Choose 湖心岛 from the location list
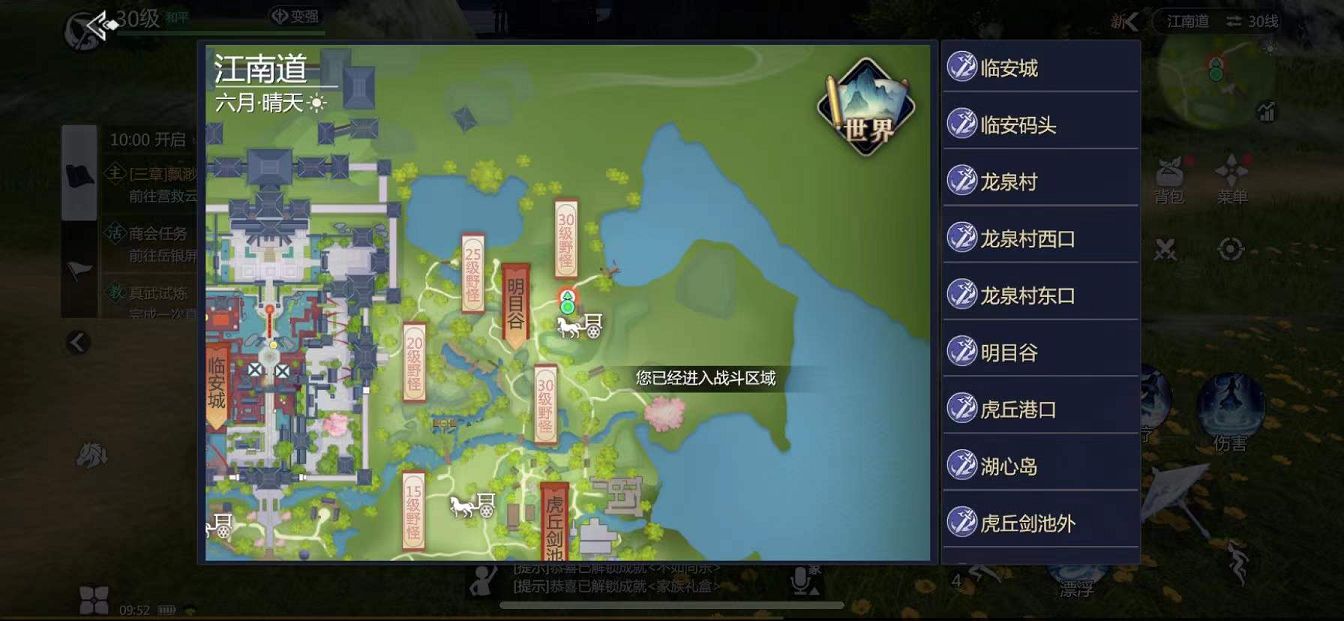The image size is (1344, 621). pyautogui.click(x=1040, y=466)
